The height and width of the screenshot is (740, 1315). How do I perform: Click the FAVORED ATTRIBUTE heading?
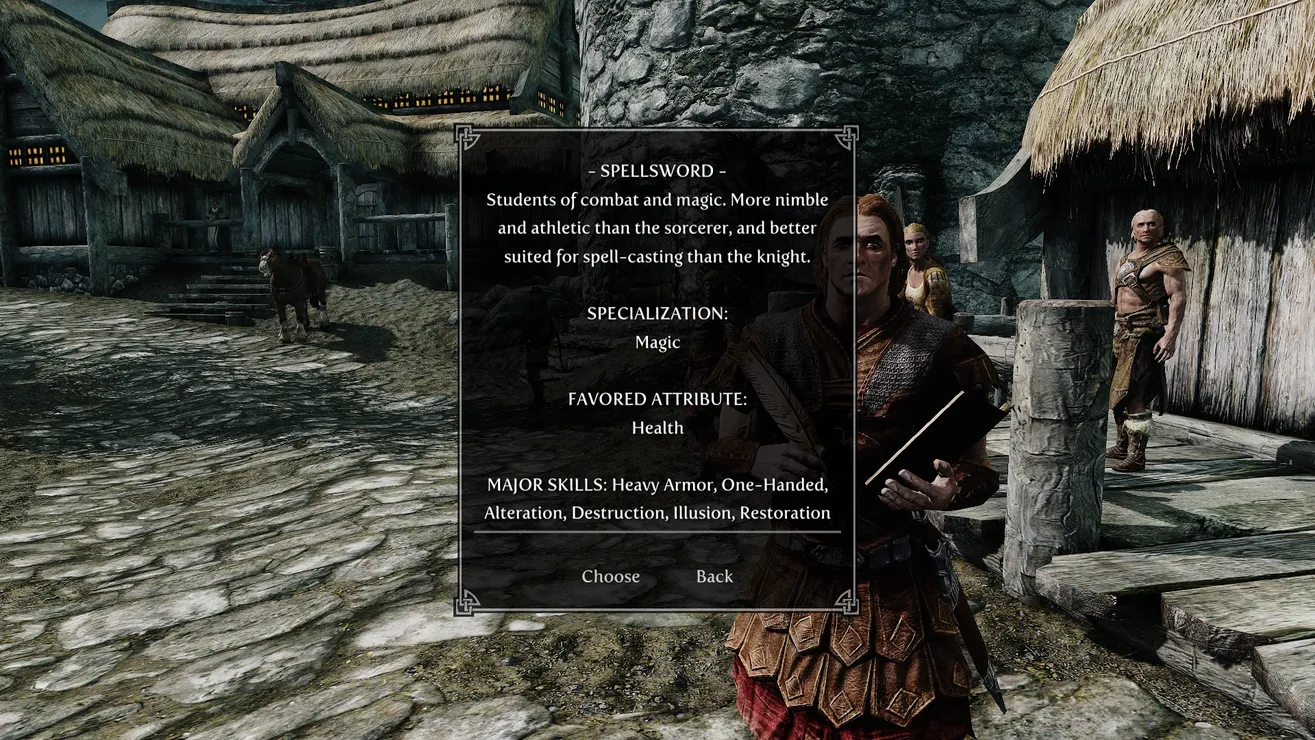[x=657, y=398]
